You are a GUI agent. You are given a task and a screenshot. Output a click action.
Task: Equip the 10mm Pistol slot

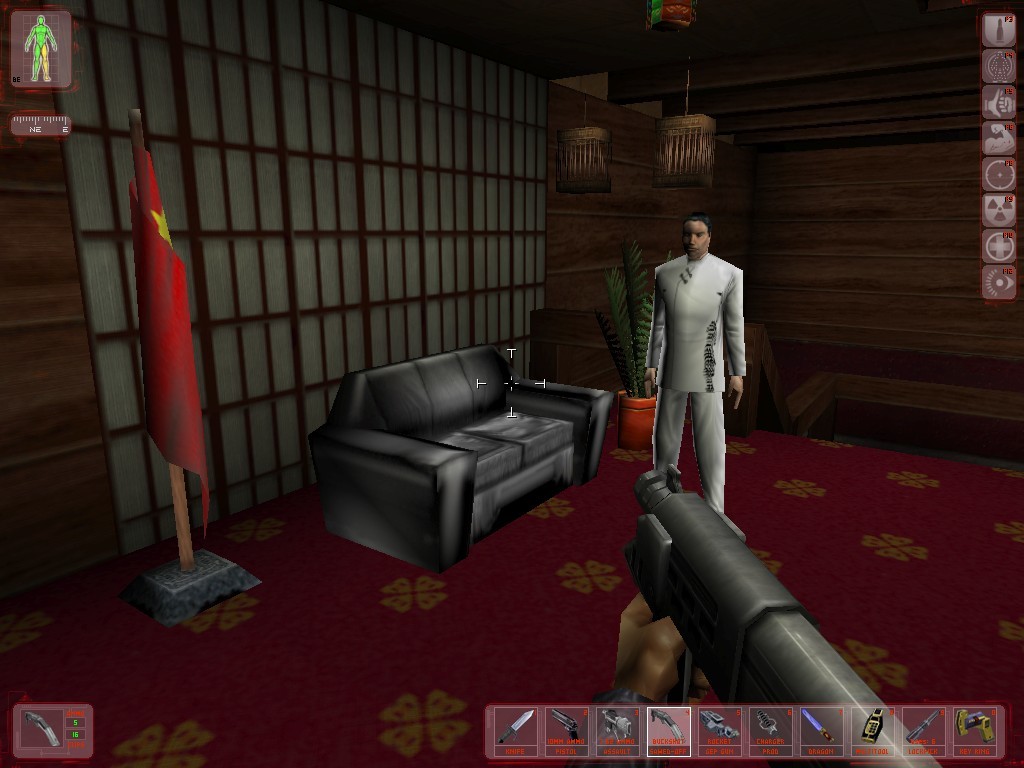pyautogui.click(x=567, y=731)
